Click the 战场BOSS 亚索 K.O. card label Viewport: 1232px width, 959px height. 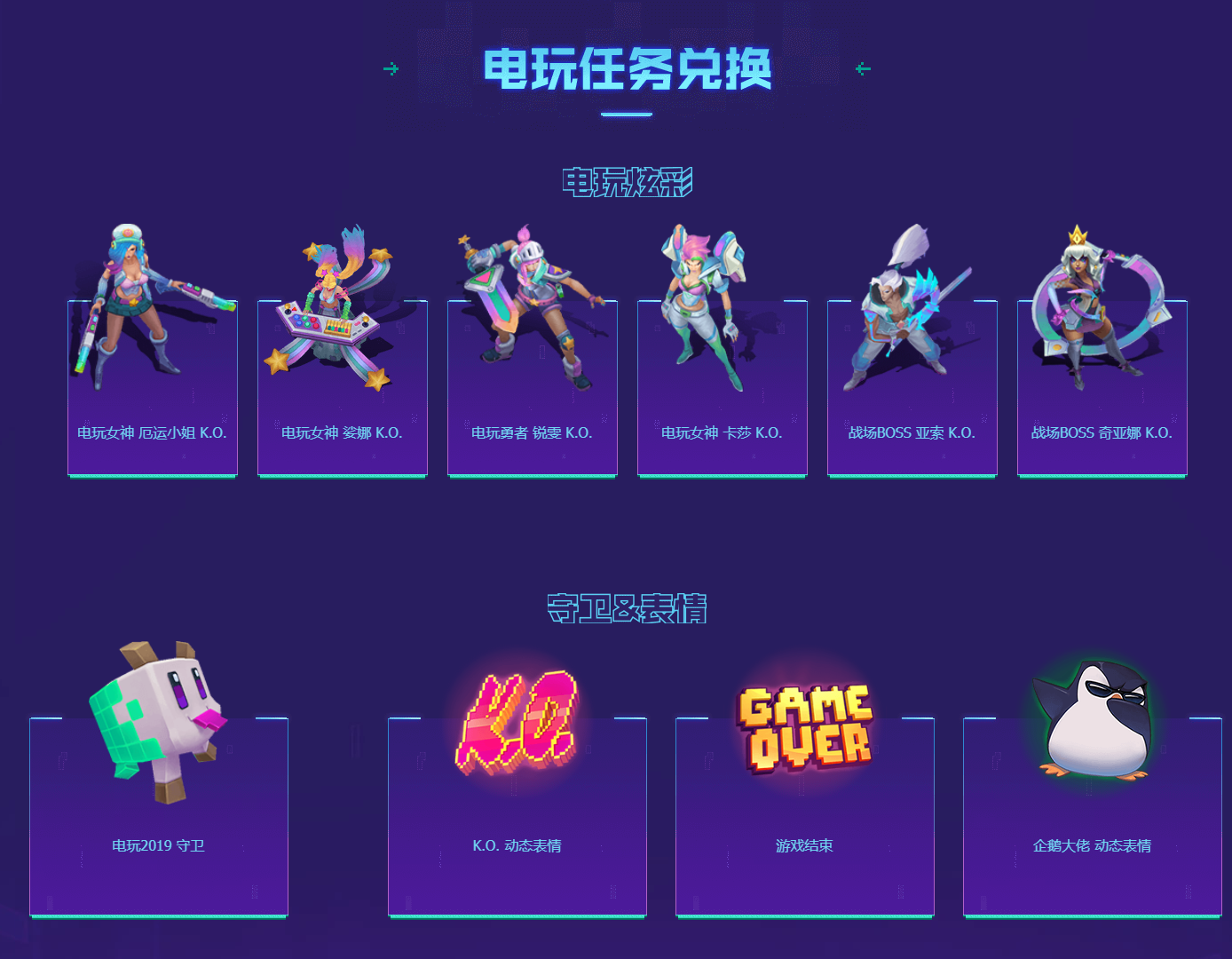pyautogui.click(x=910, y=434)
